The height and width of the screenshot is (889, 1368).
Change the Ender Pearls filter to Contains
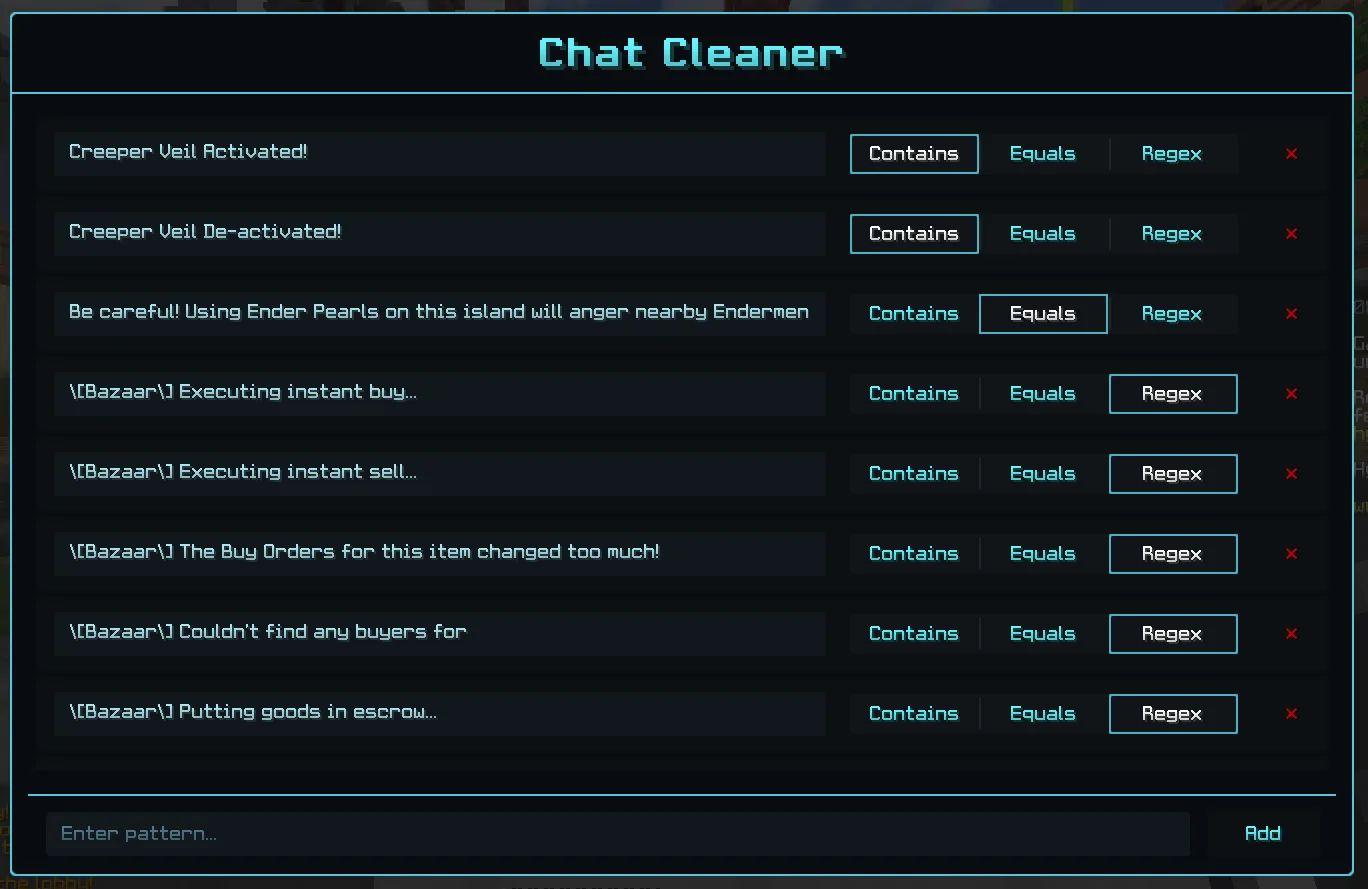(x=913, y=313)
